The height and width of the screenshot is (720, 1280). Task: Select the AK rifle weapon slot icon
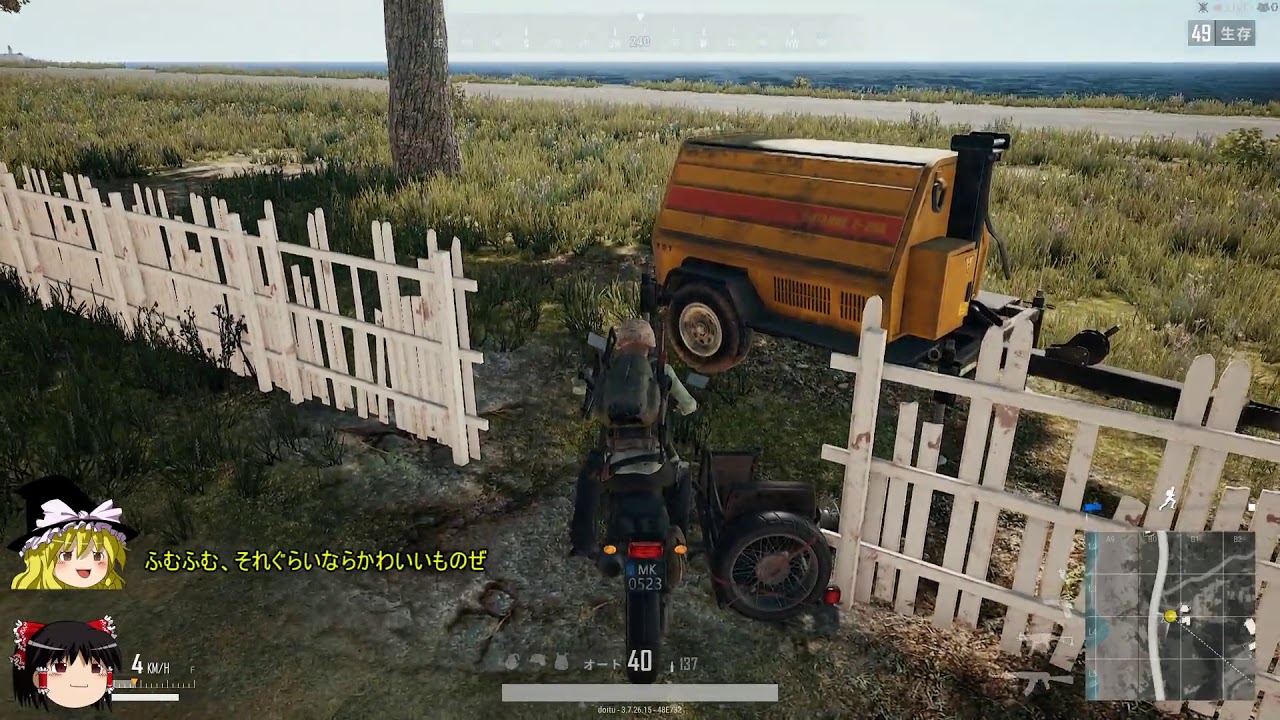[x=1044, y=680]
